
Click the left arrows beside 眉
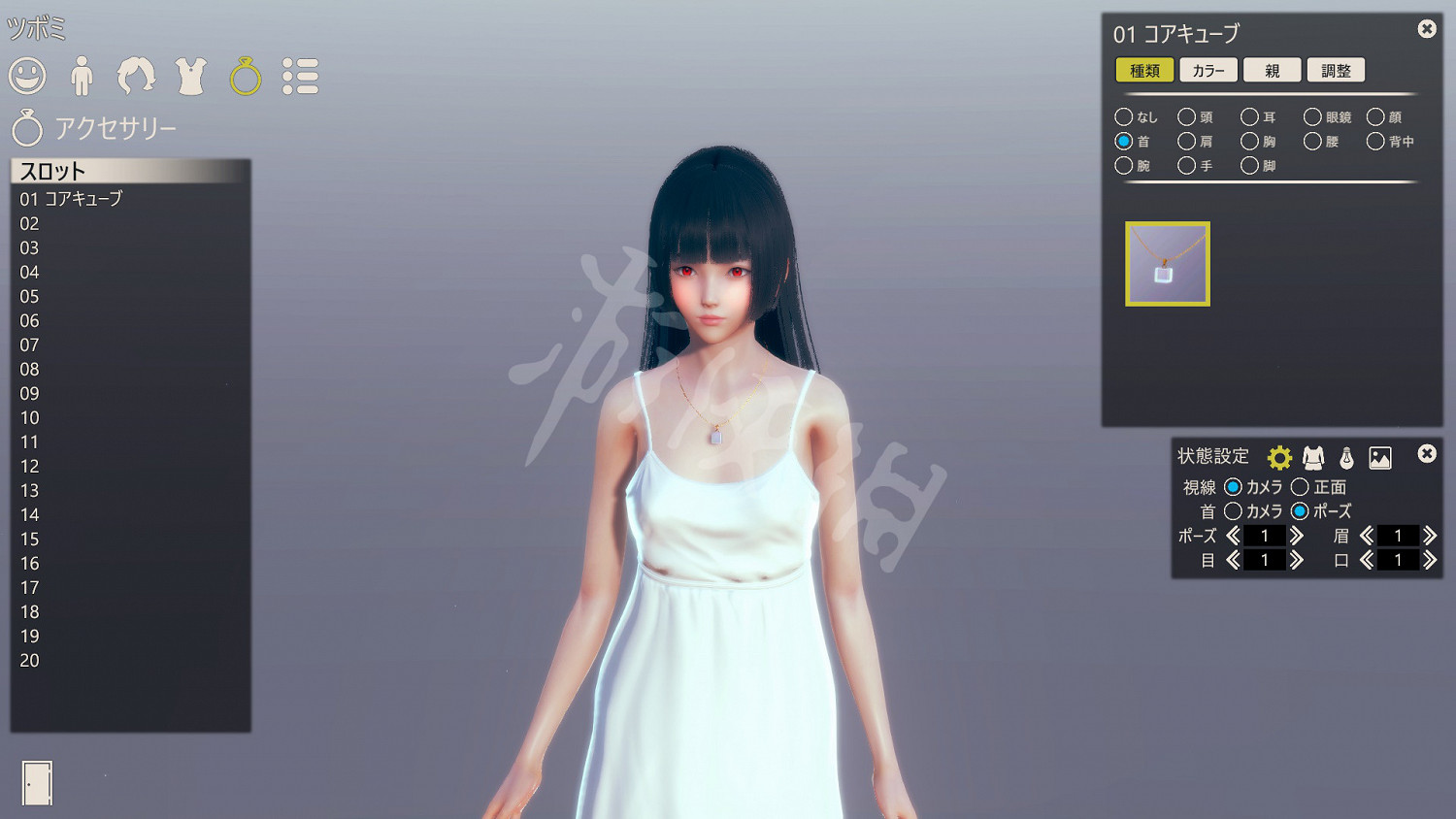[1366, 535]
